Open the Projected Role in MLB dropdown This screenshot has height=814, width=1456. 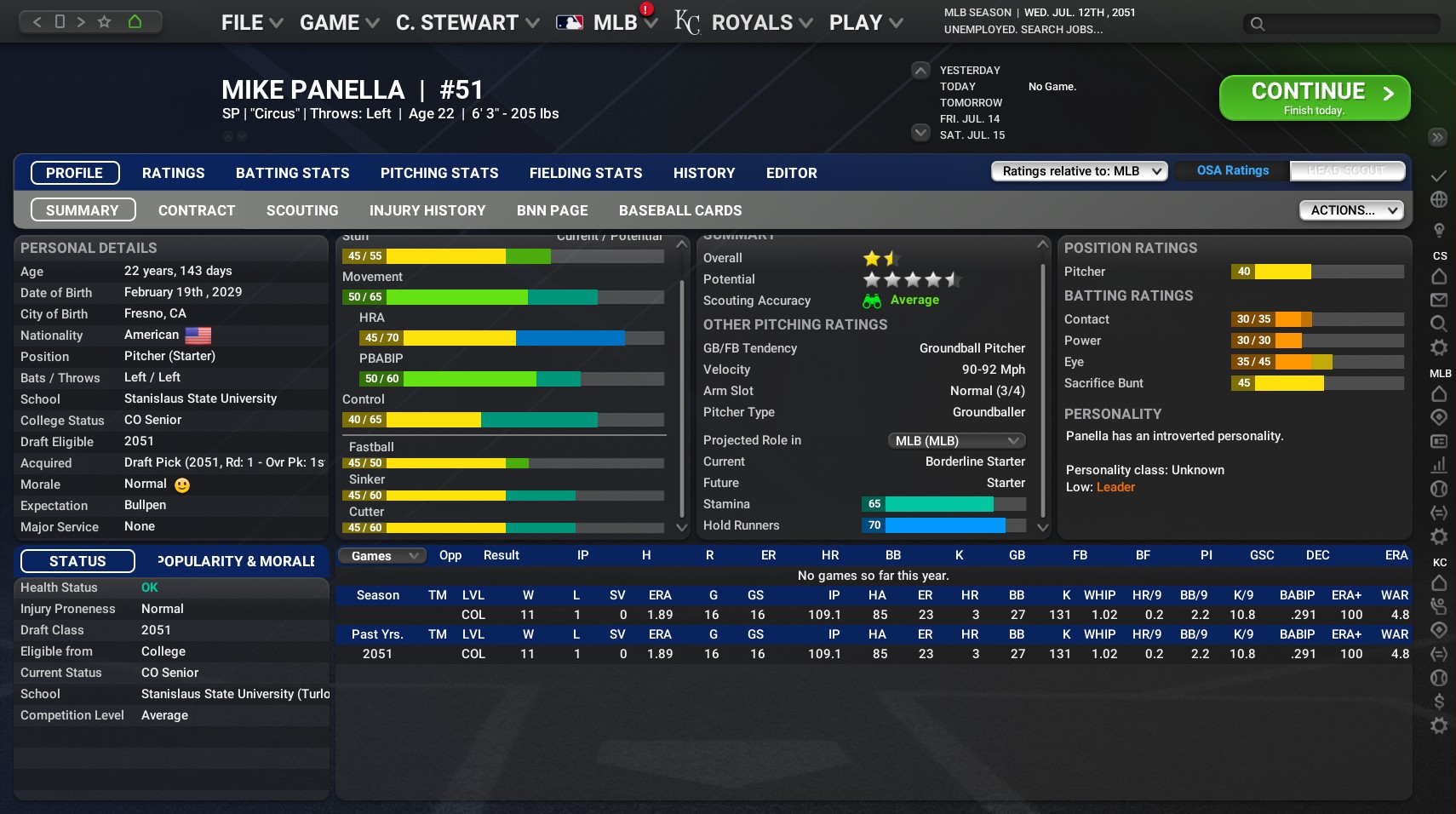tap(955, 440)
